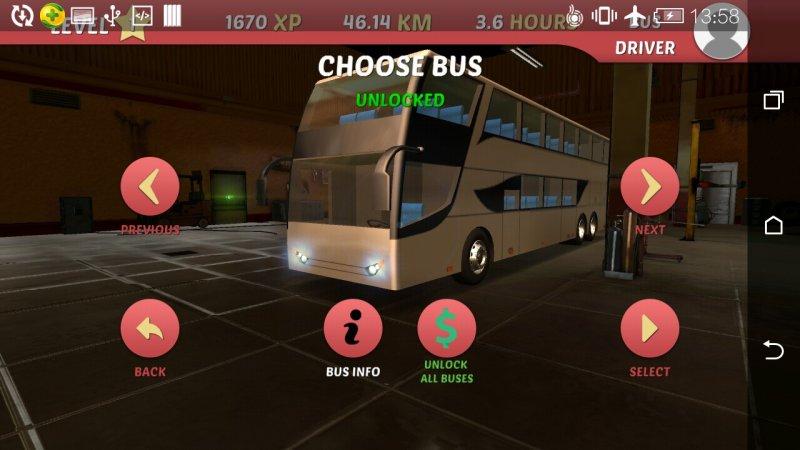Tap the Android home button
The height and width of the screenshot is (450, 800).
[x=773, y=225]
